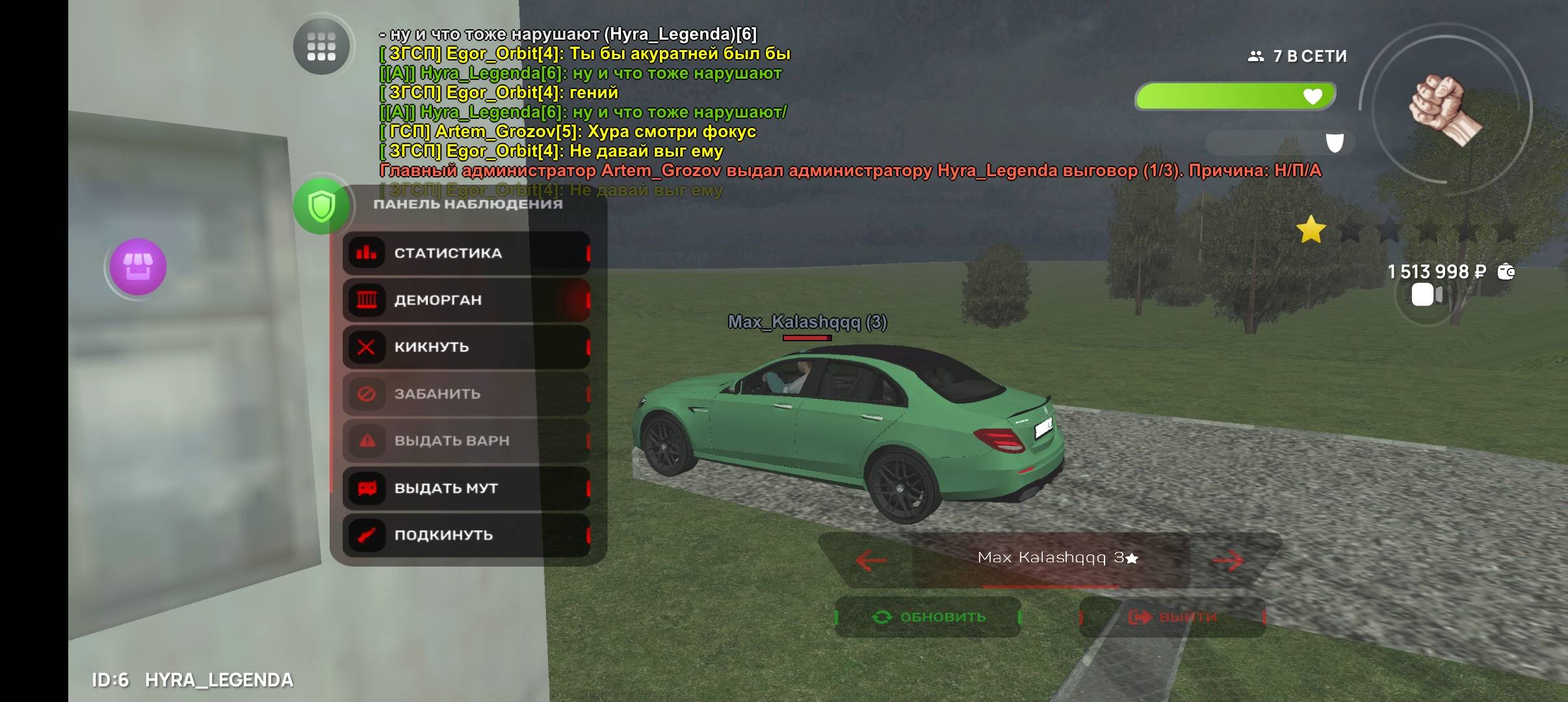Switch to previous player with left arrow
The height and width of the screenshot is (702, 1568).
click(871, 560)
